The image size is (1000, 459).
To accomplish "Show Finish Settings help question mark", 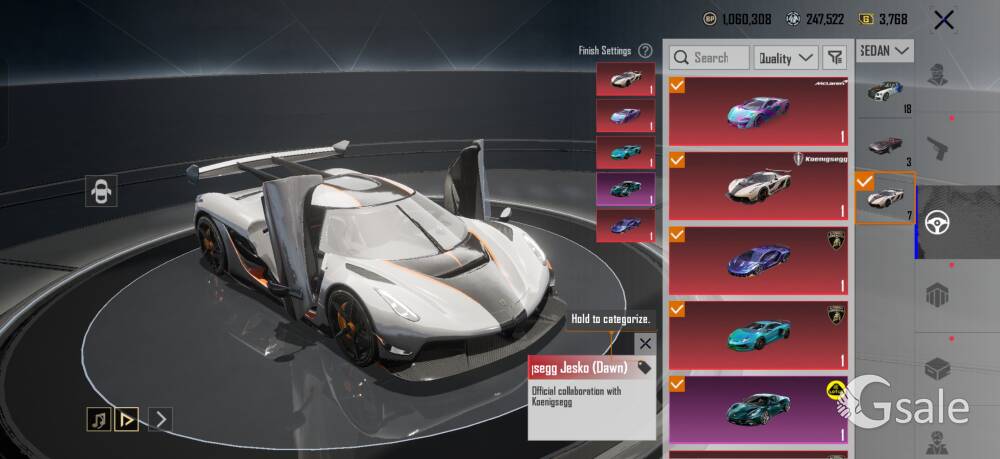I will [x=646, y=50].
